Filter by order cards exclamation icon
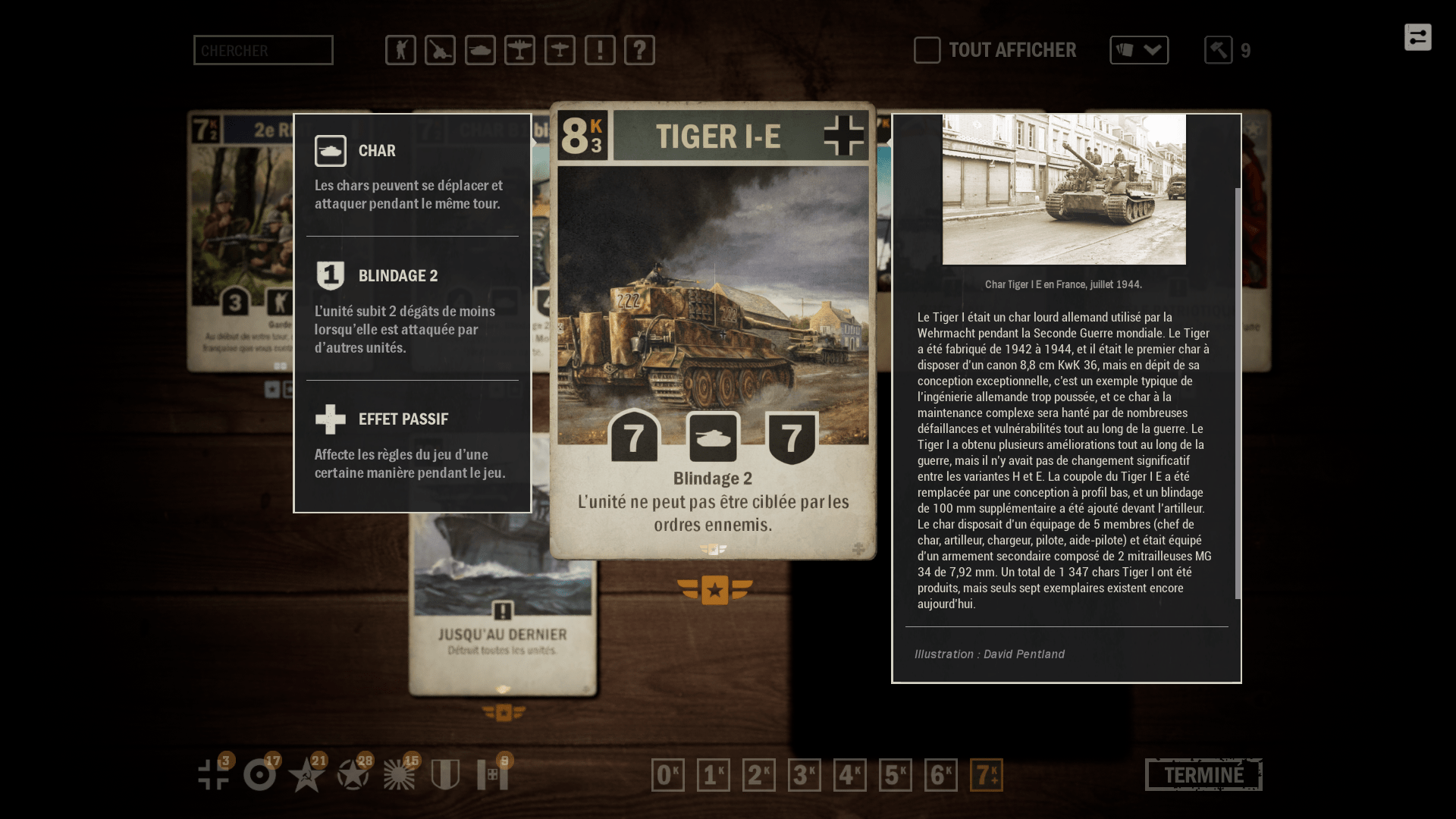Screen dimensions: 1456x819 tap(600, 50)
